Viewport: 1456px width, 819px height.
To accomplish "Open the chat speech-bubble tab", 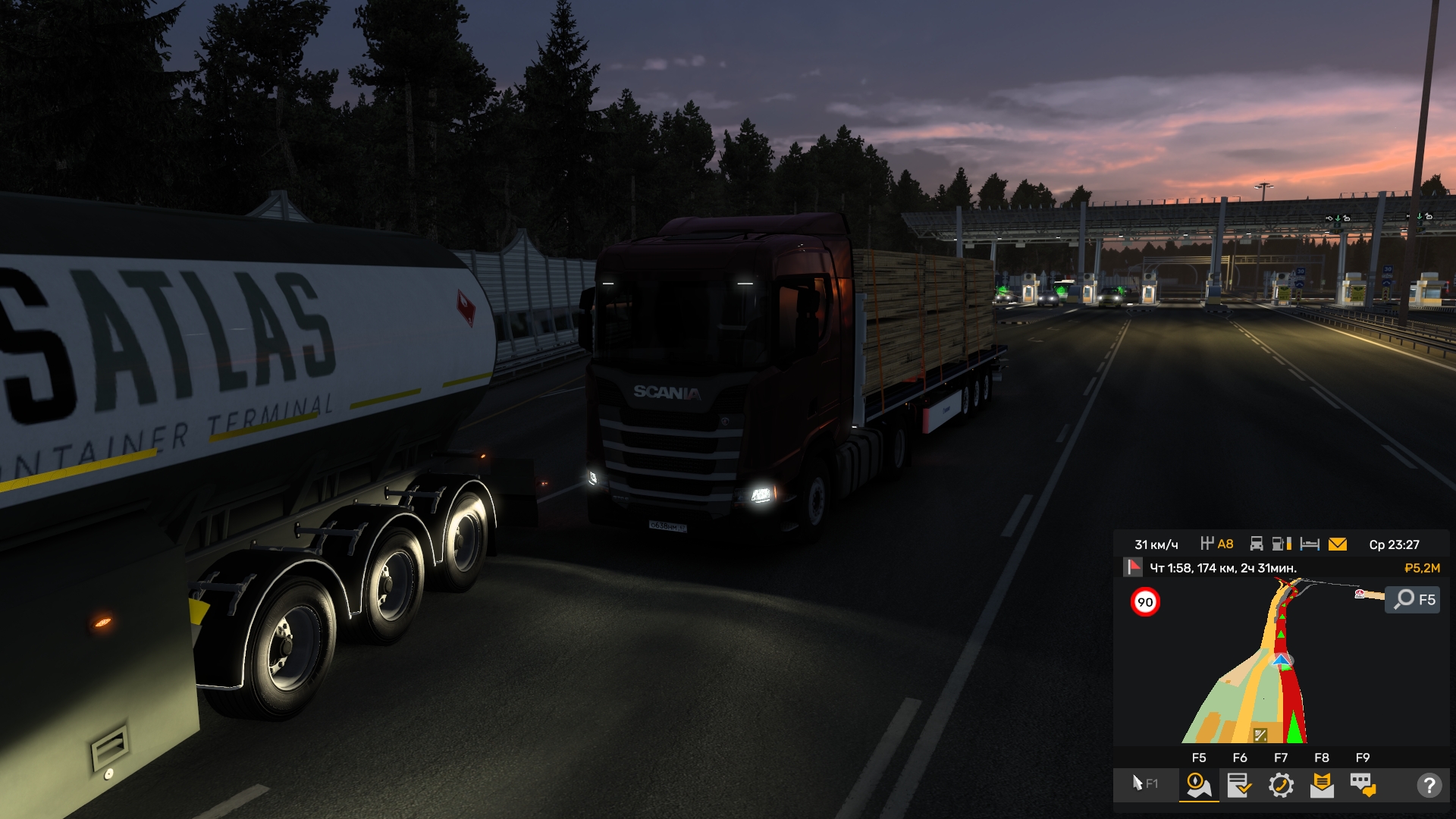I will (1363, 785).
